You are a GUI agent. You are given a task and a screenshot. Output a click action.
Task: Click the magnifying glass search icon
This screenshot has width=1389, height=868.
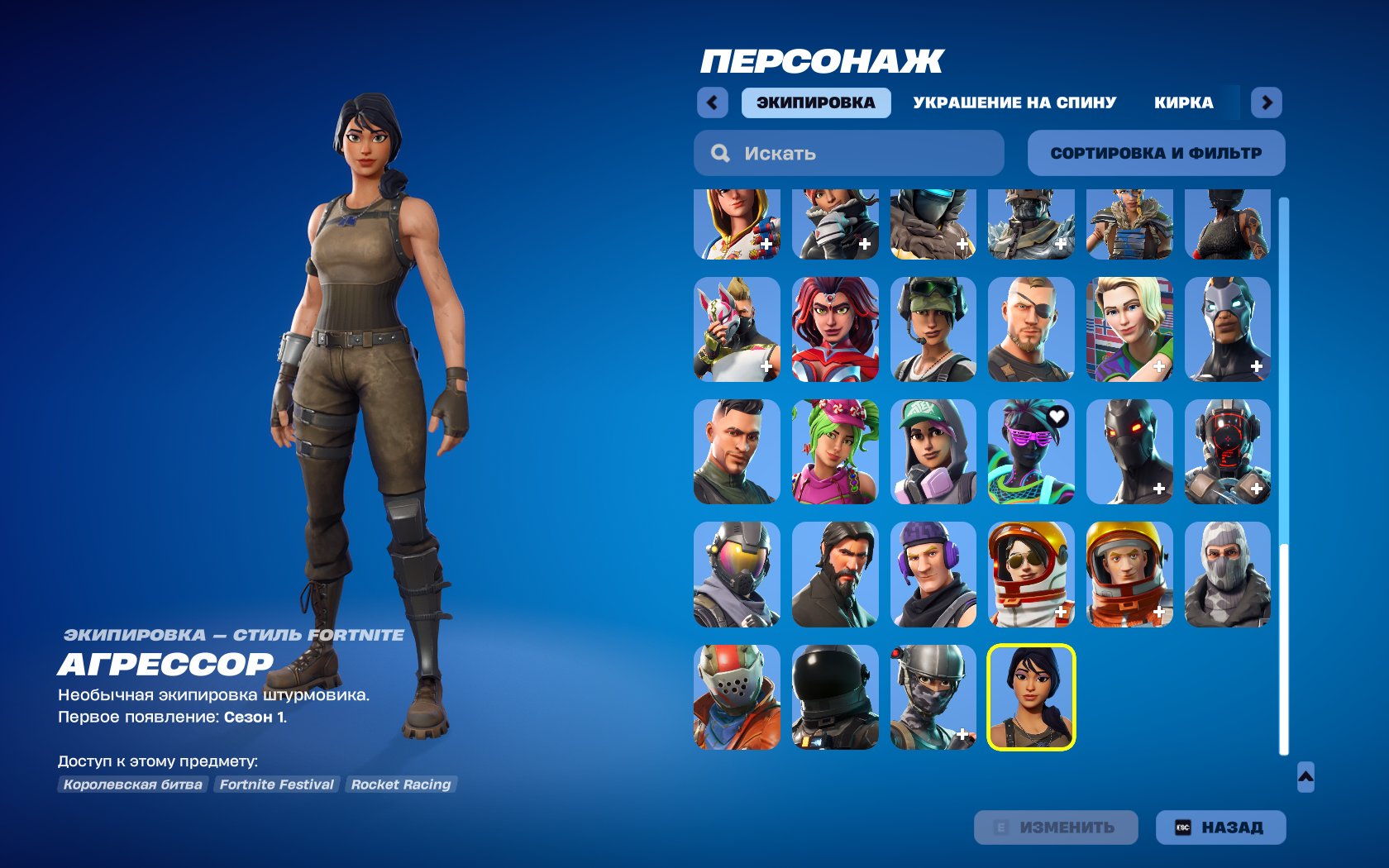pyautogui.click(x=721, y=152)
